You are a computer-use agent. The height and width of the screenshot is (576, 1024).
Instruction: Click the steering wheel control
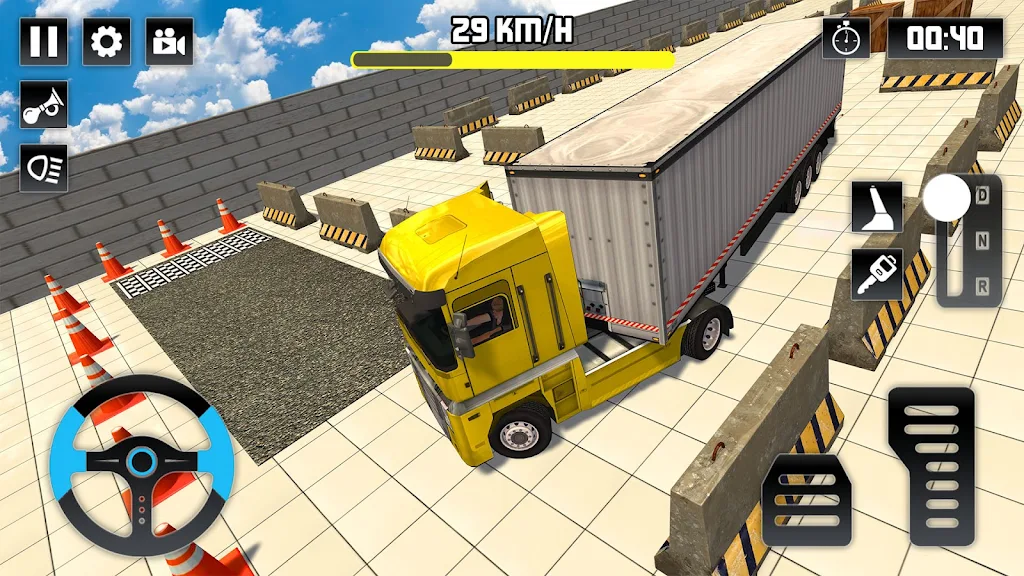142,464
